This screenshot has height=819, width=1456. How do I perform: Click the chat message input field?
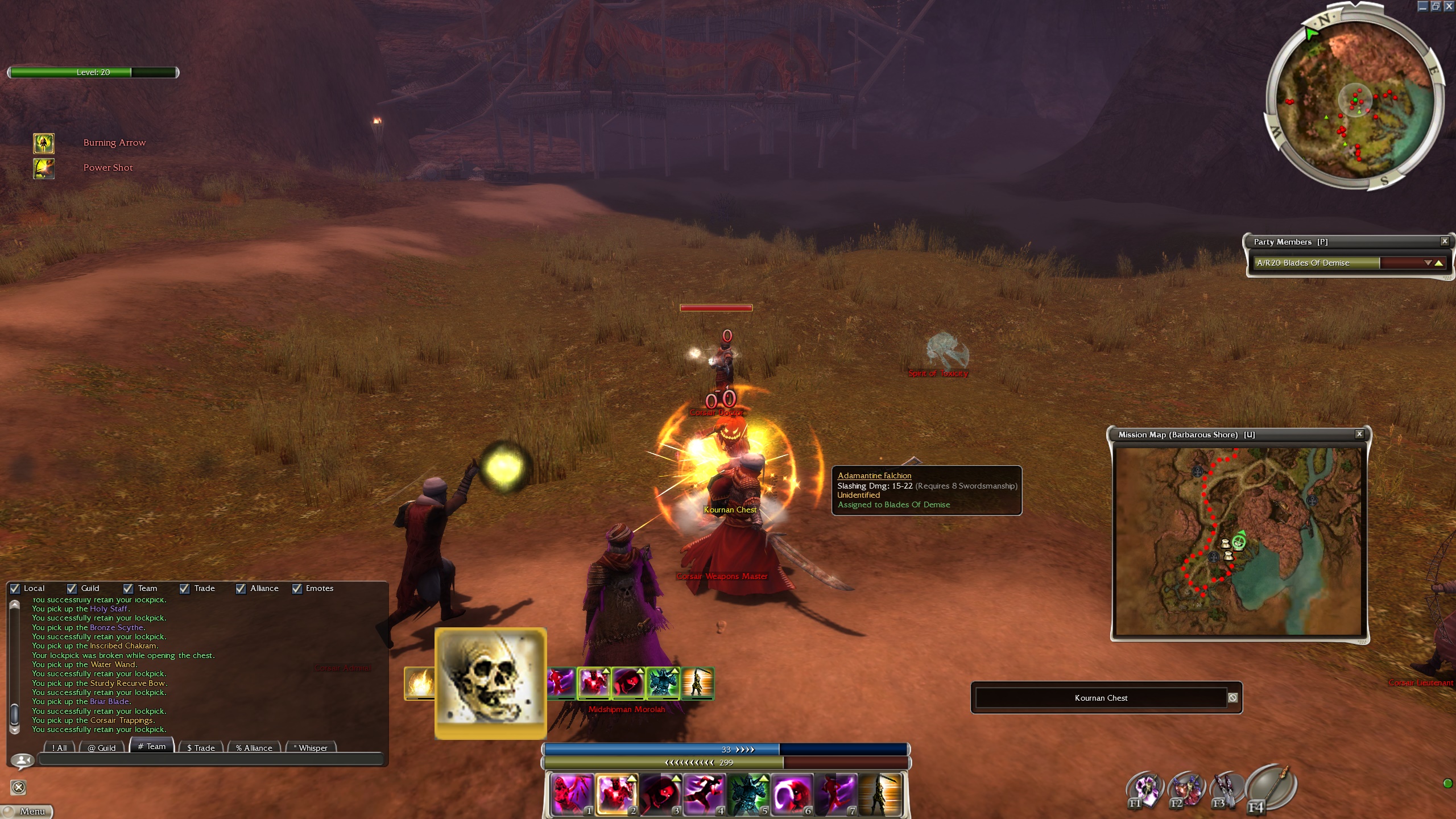[210, 760]
